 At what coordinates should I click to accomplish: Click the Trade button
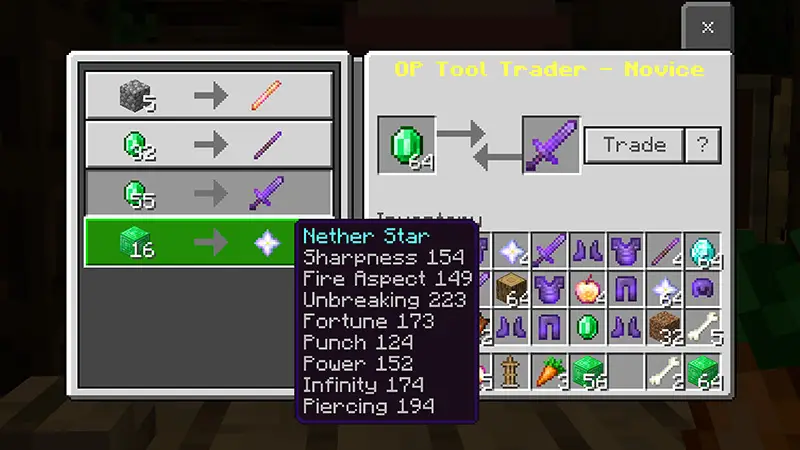point(634,145)
